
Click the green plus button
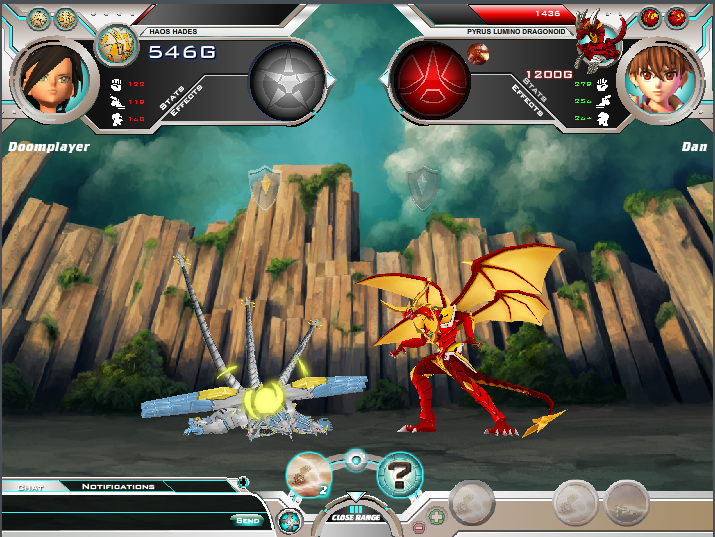pyautogui.click(x=436, y=518)
